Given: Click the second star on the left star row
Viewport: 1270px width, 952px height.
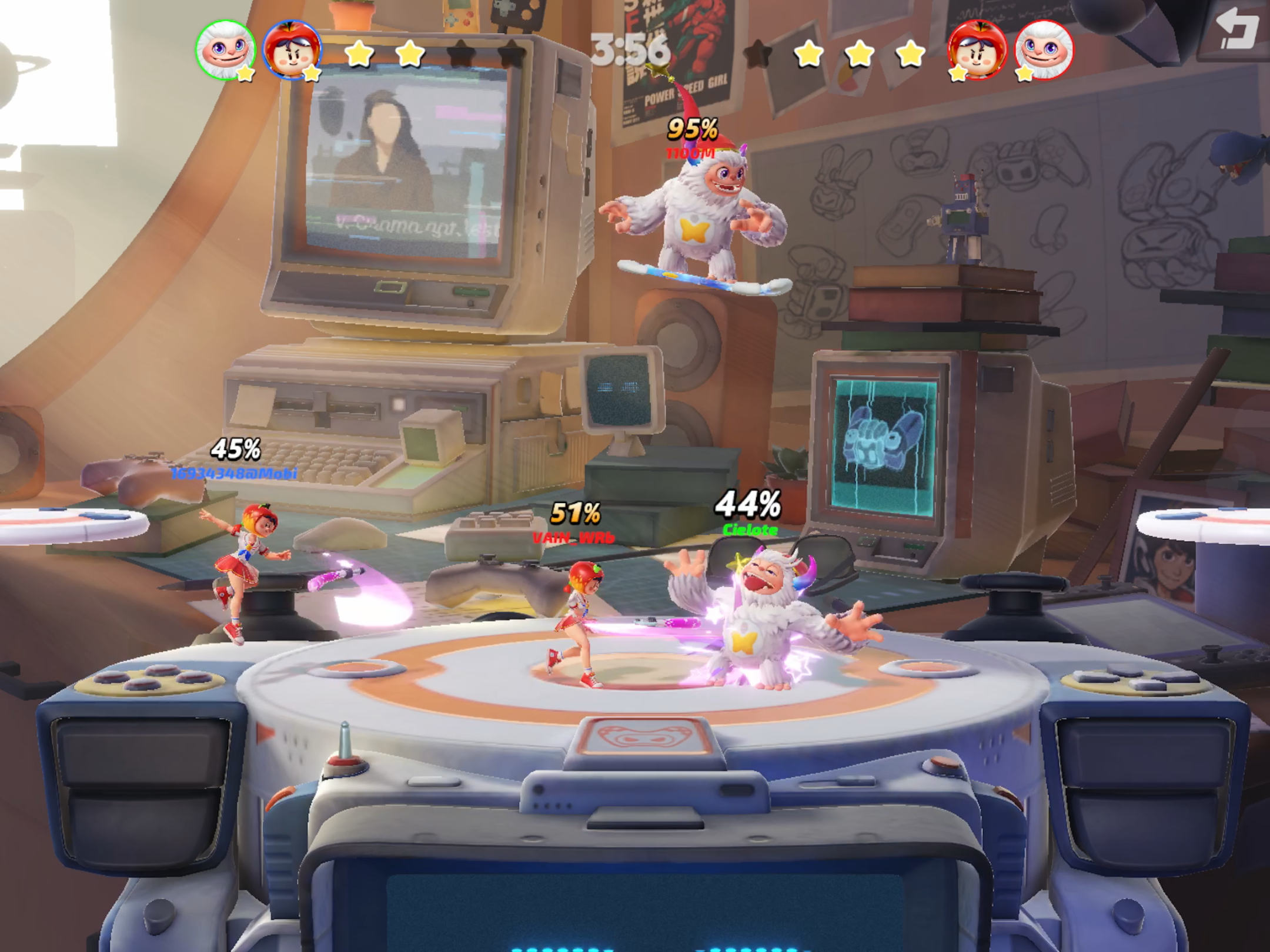Looking at the screenshot, I should click(410, 54).
